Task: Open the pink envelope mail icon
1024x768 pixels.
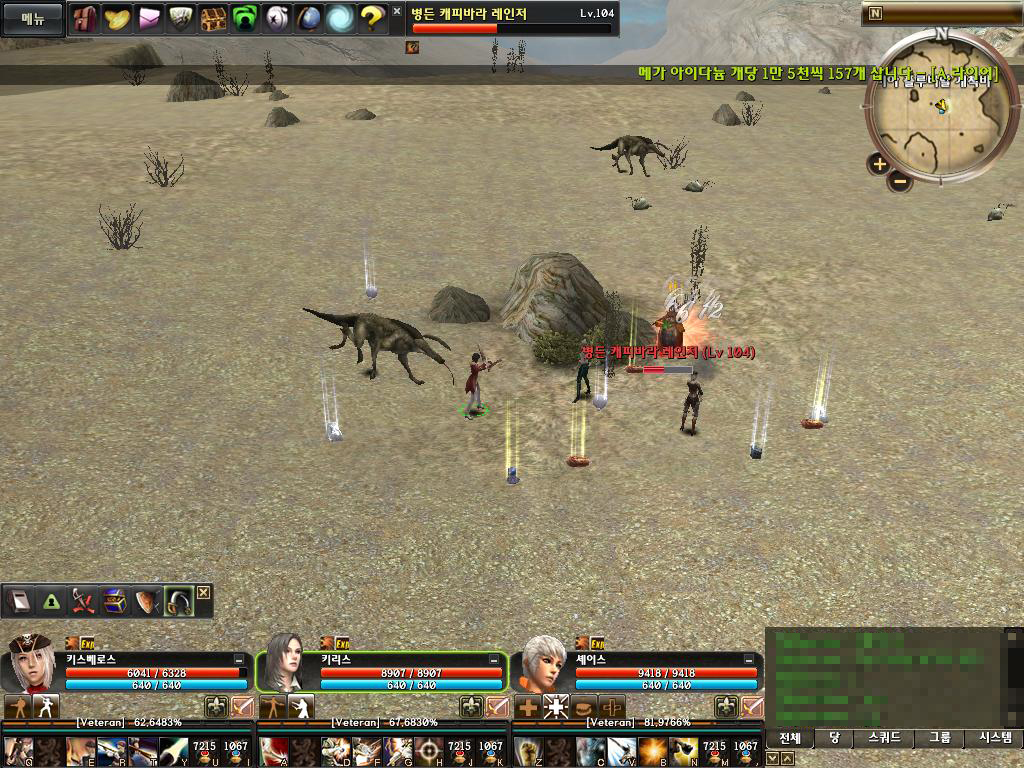Action: tap(149, 18)
